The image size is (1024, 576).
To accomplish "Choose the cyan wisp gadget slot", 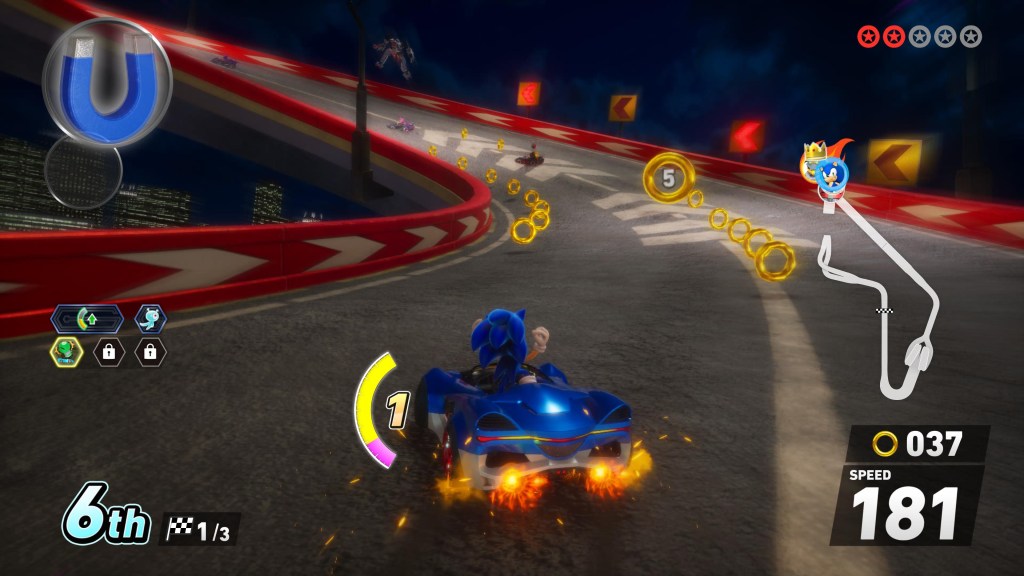I will [x=151, y=319].
